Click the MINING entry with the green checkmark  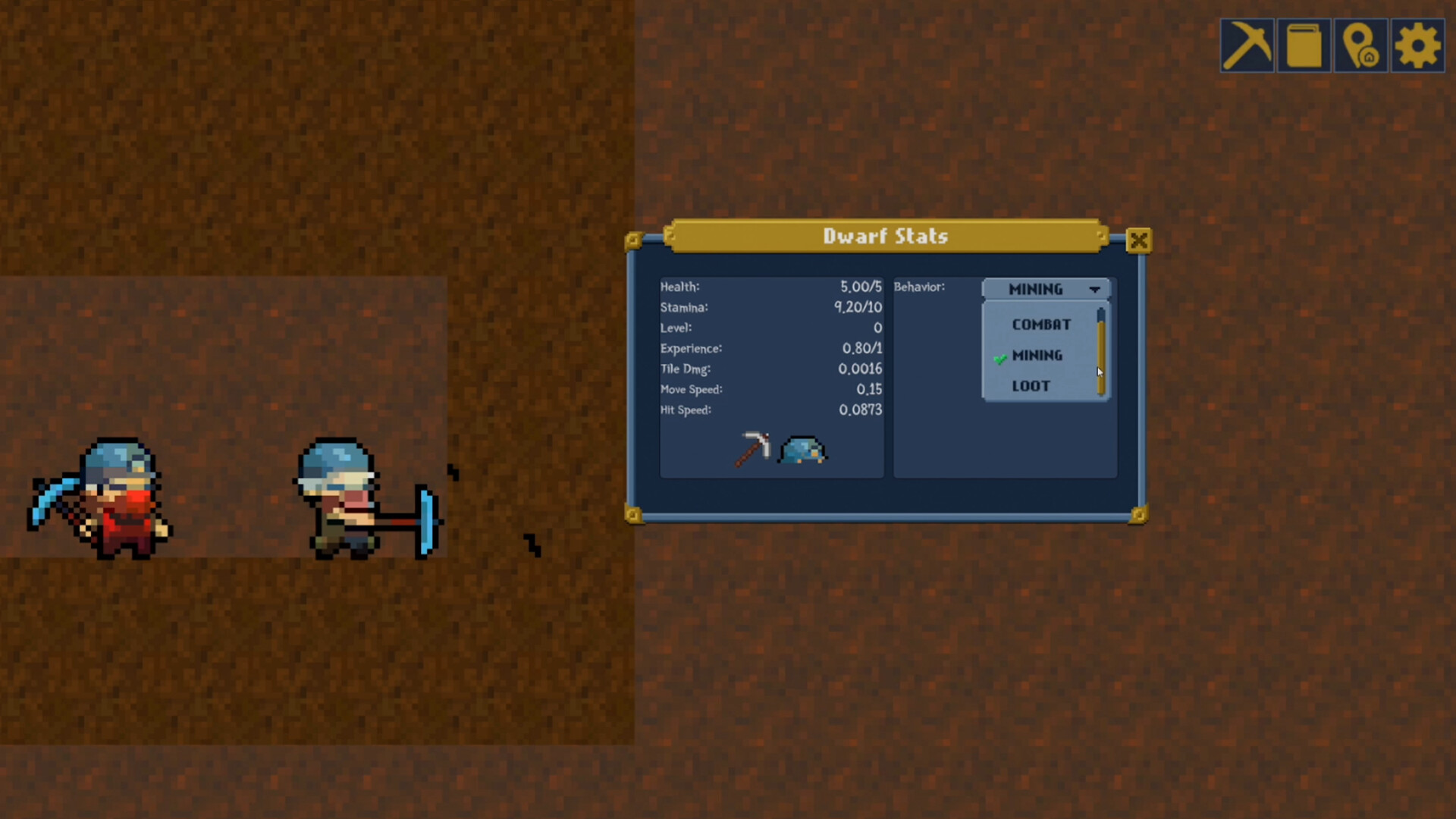click(1037, 356)
